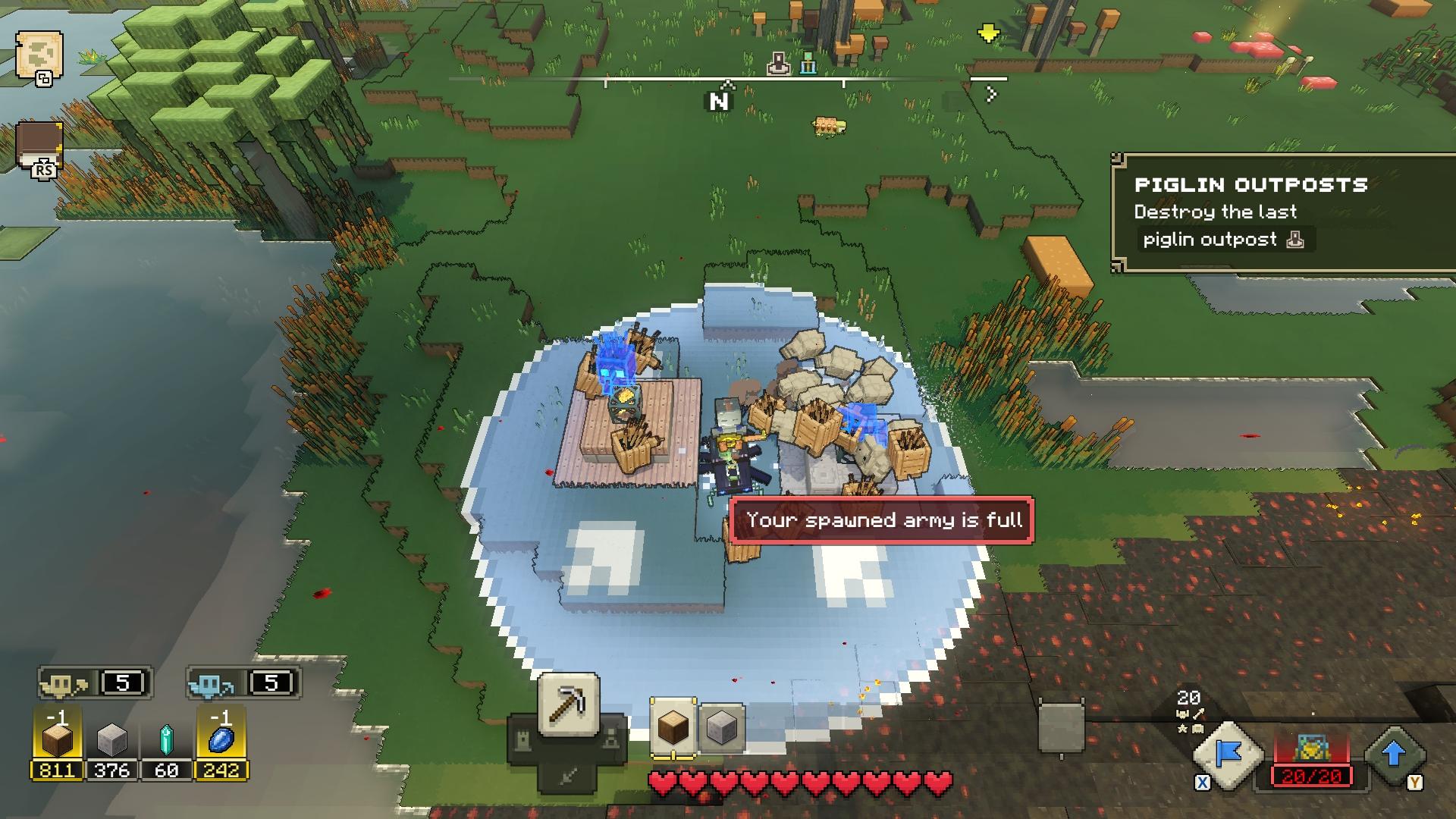Click the compass's right chevron arrow
Viewport: 1456px width, 819px height.
(x=990, y=94)
